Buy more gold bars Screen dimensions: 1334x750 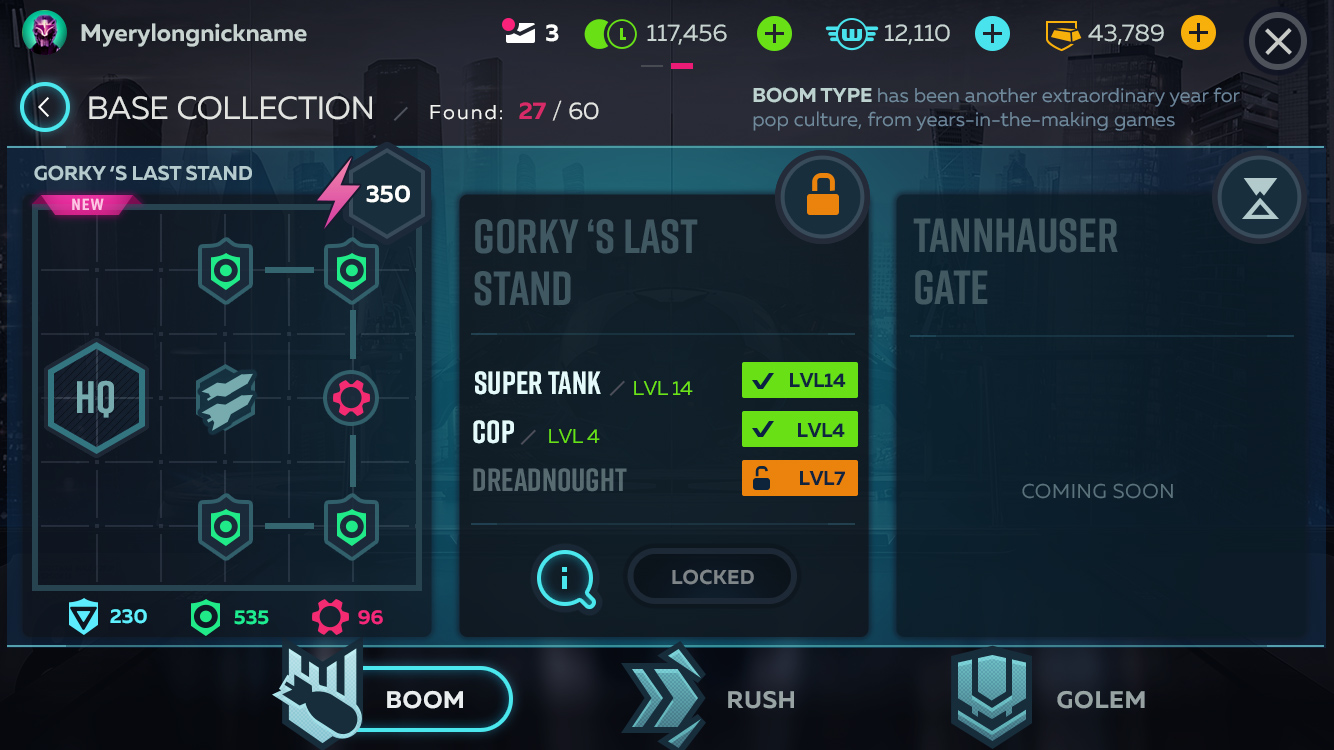[x=1198, y=34]
